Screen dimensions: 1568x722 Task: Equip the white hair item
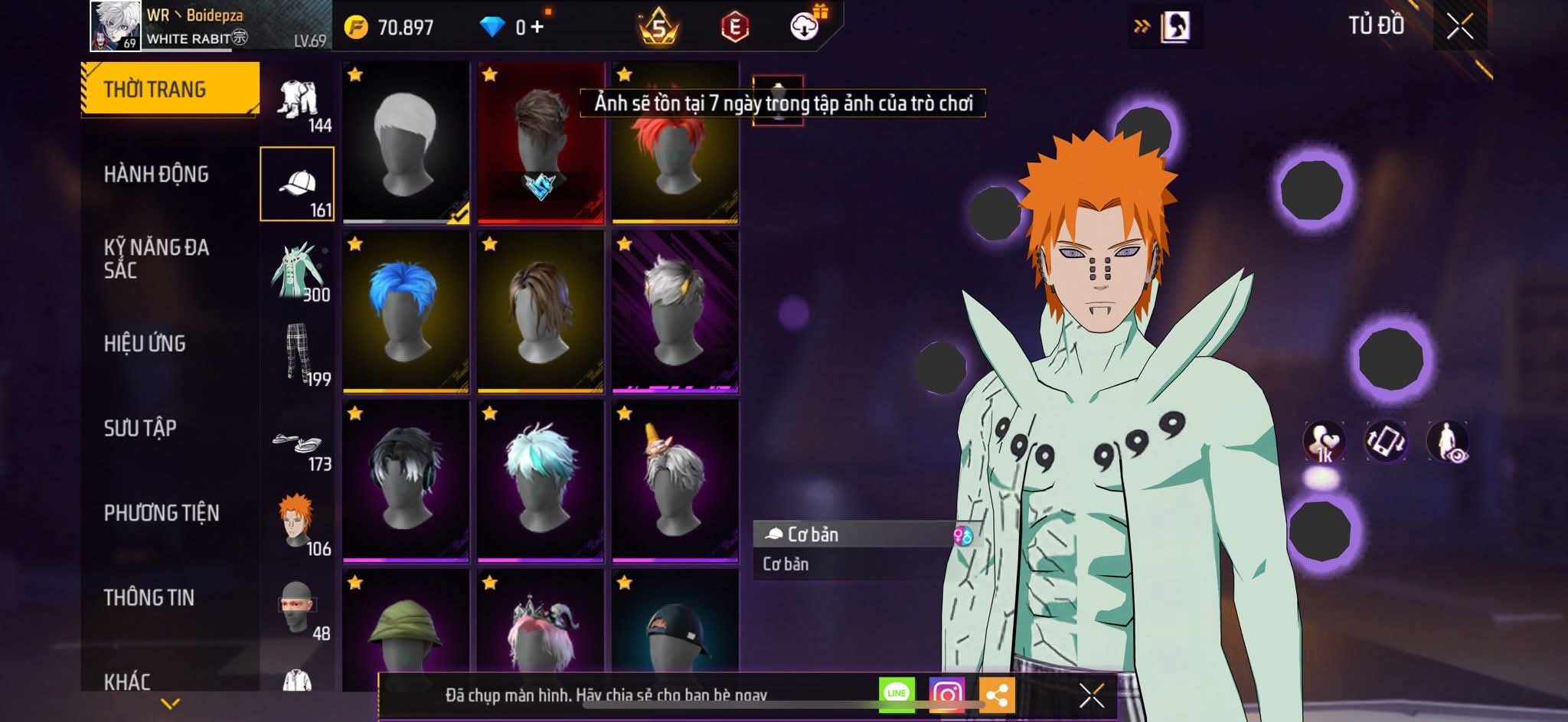[x=406, y=142]
